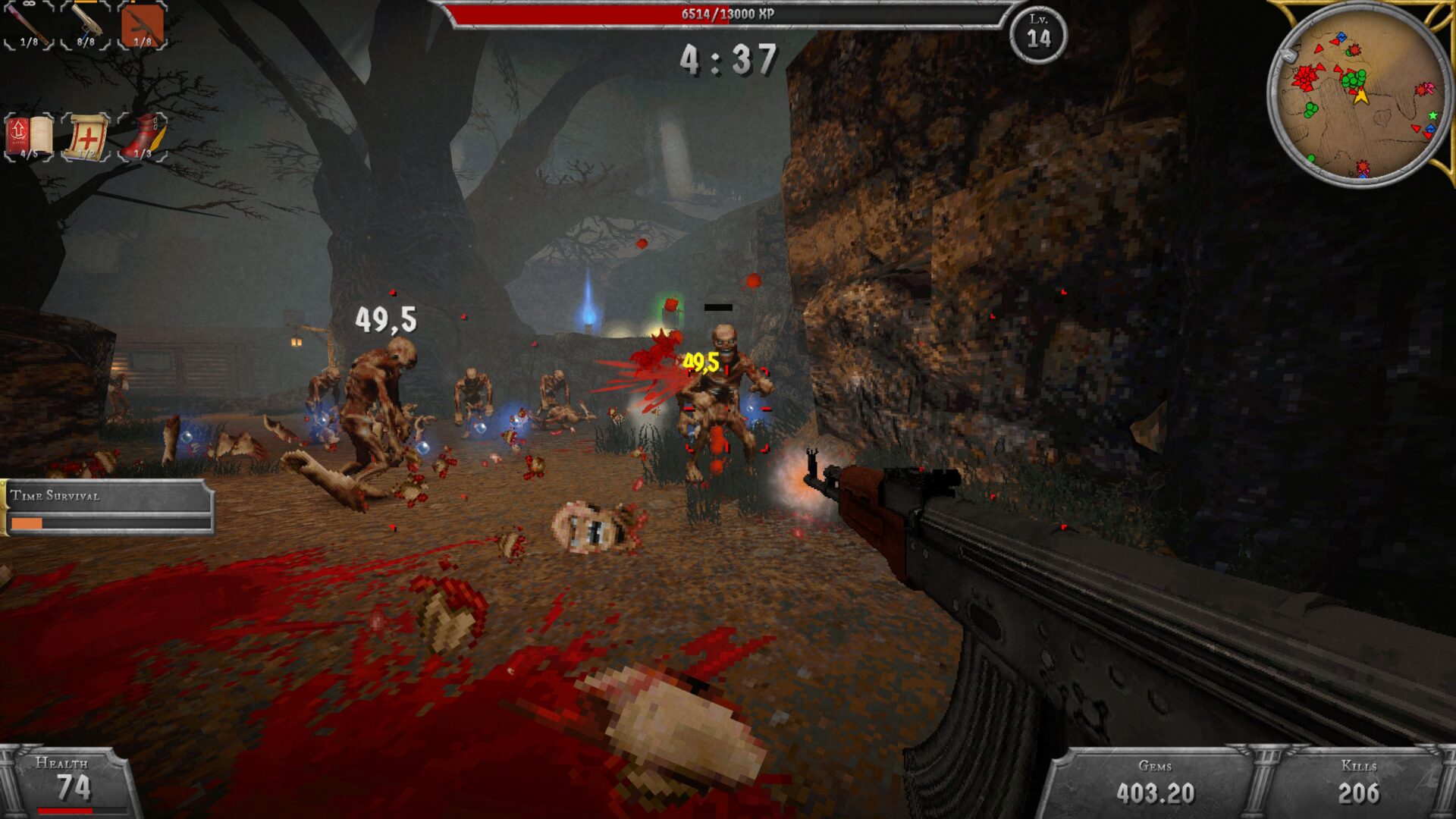The height and width of the screenshot is (819, 1456).
Task: Click the circular minimap
Action: tap(1360, 95)
